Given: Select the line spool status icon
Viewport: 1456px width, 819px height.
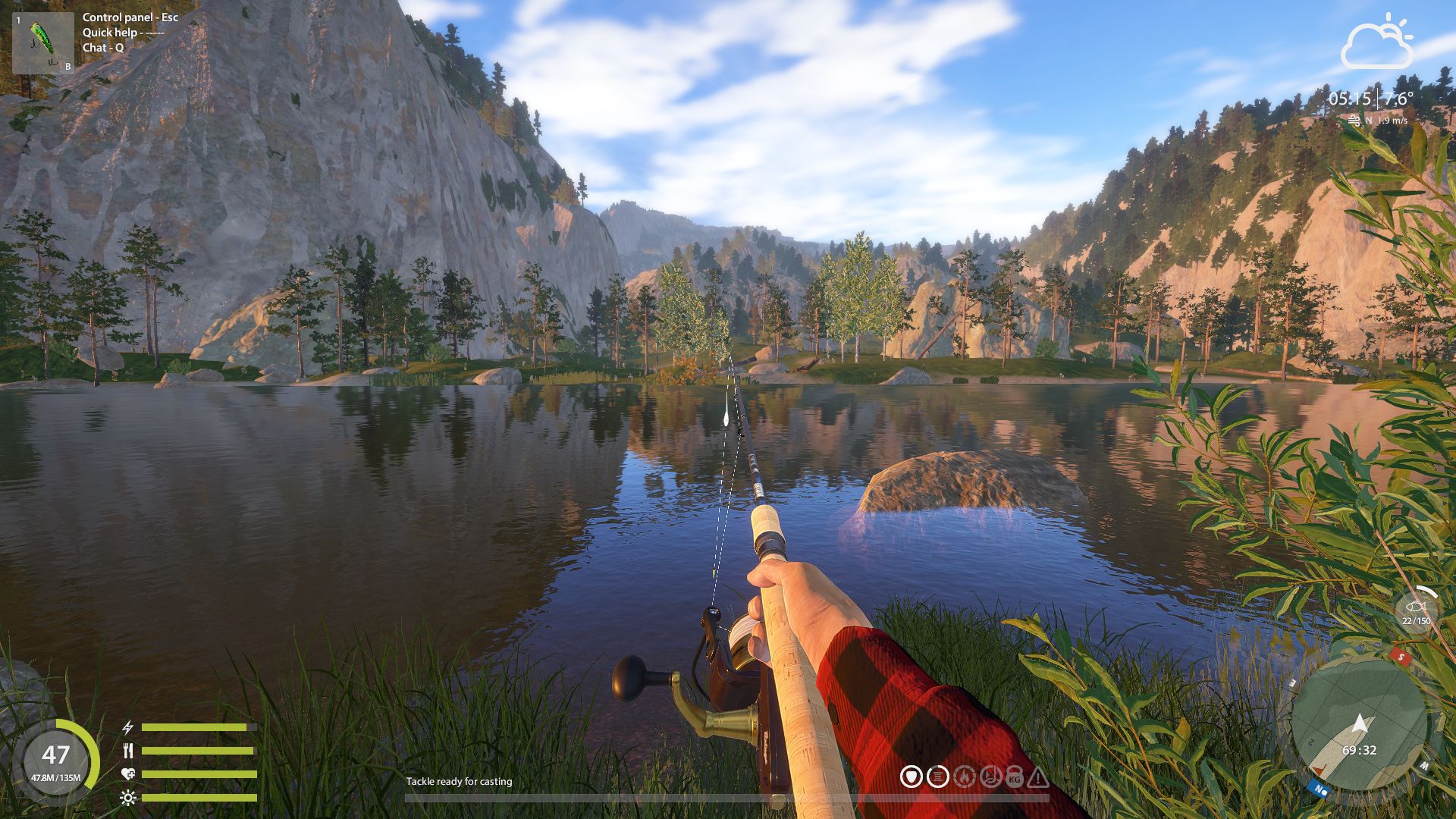Looking at the screenshot, I should coord(938,777).
